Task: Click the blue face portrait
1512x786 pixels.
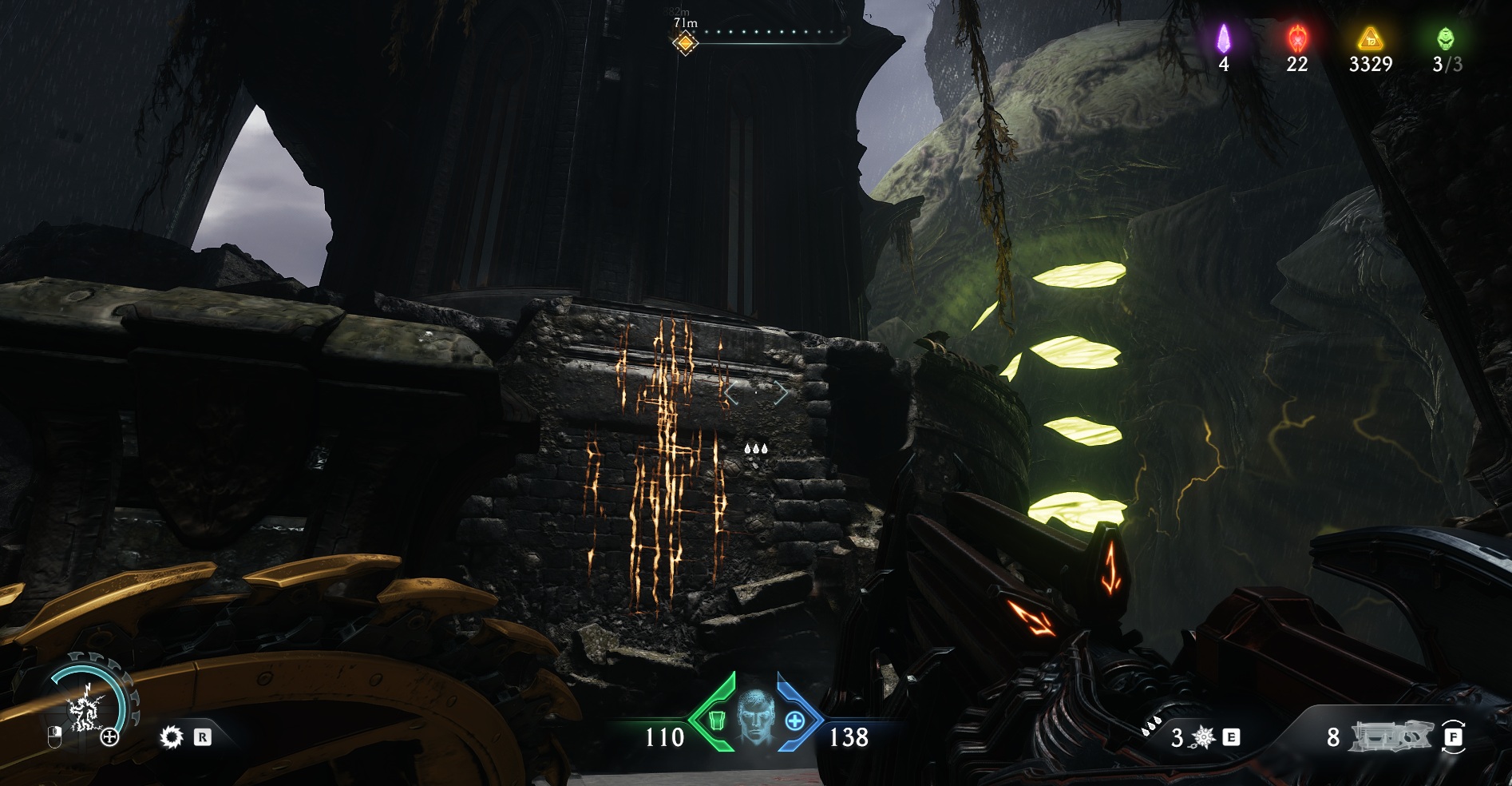Action: pyautogui.click(x=755, y=718)
